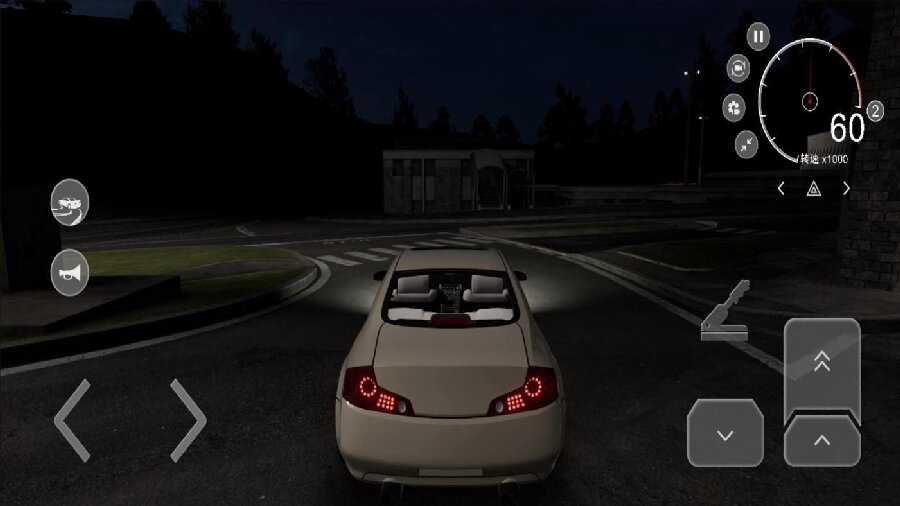Toggle the hazard warning lights triangle
Viewport: 900px width, 506px height.
[x=814, y=188]
